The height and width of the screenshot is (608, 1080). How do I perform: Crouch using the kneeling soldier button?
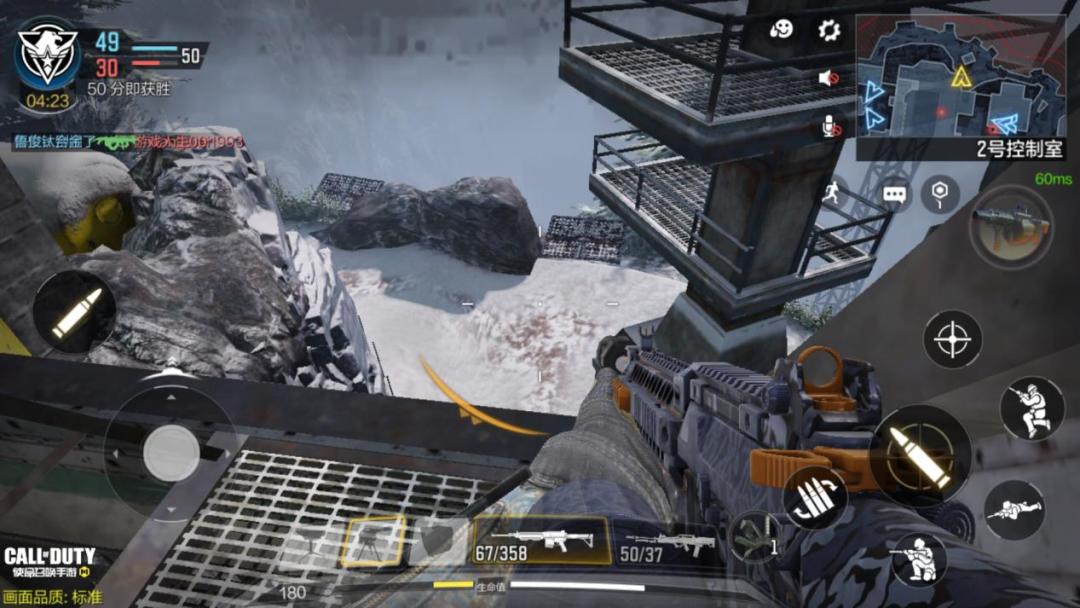(918, 558)
